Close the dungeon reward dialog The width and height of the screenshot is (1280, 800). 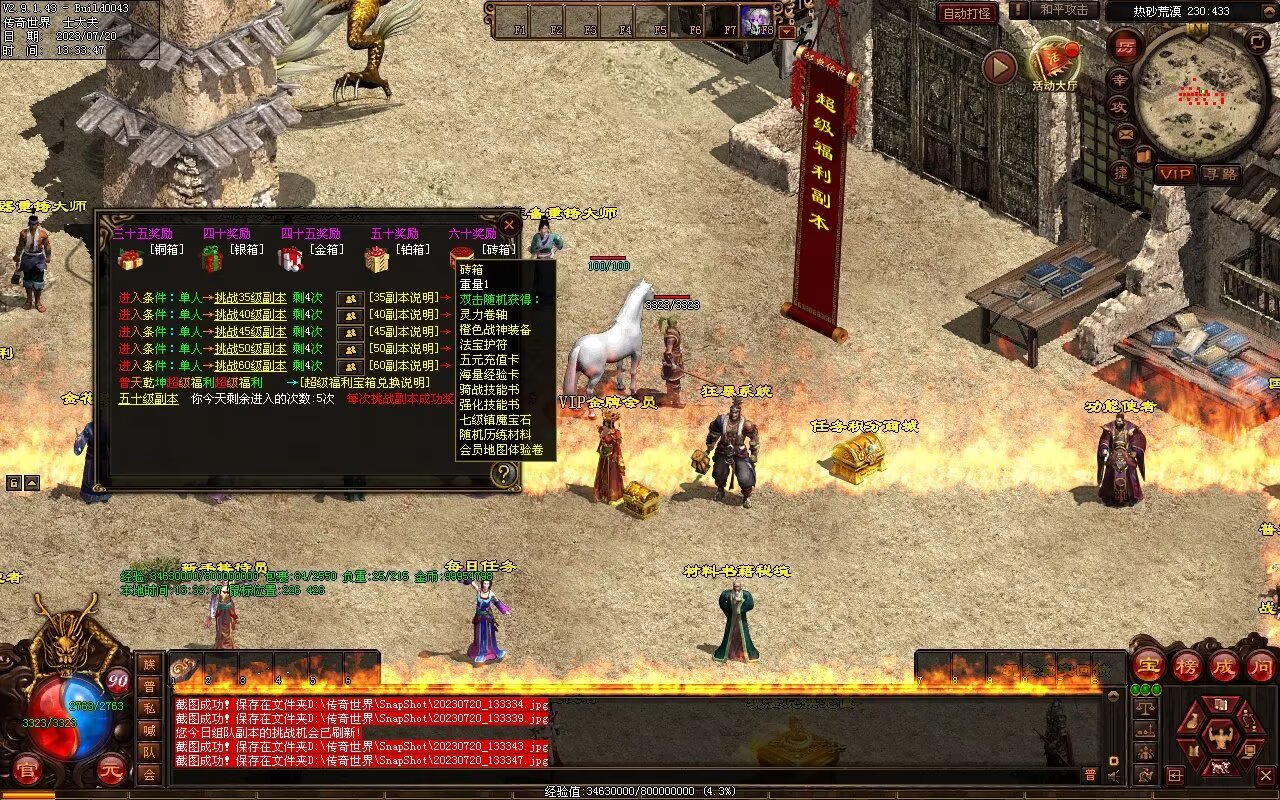click(509, 225)
